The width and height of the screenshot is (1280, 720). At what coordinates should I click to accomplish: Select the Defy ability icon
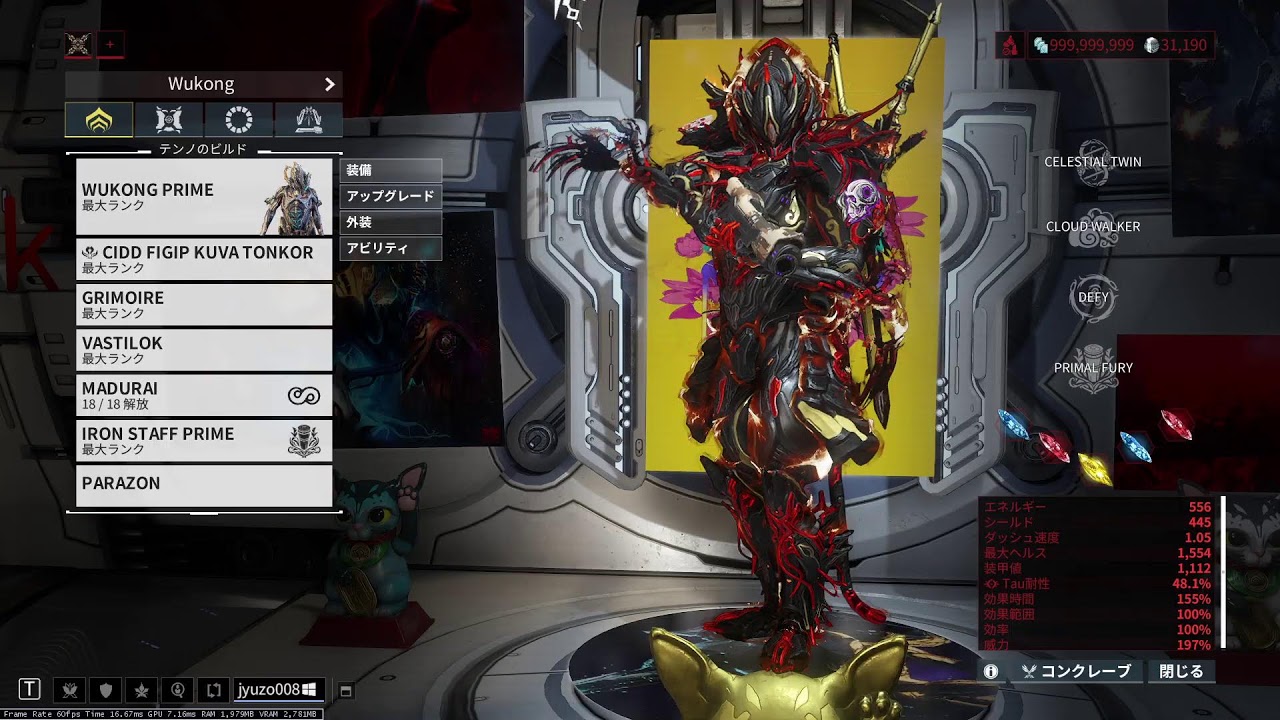1093,297
